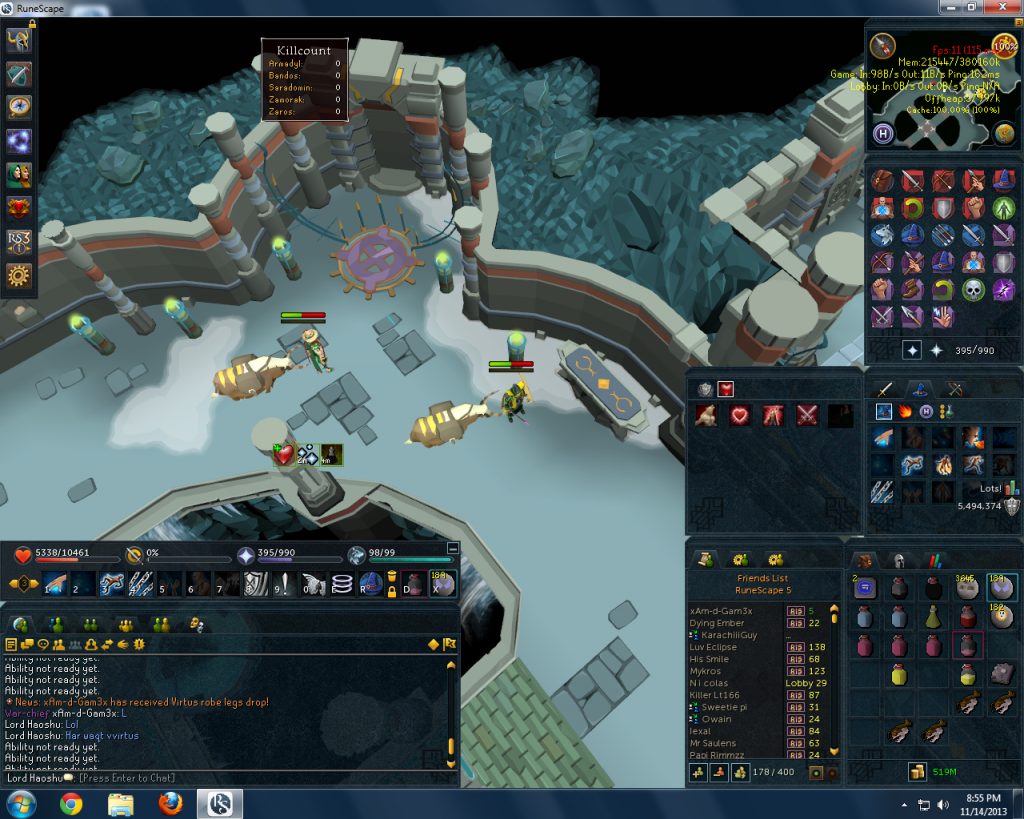Activate action bar slot 9 exclamation ability

coord(287,584)
